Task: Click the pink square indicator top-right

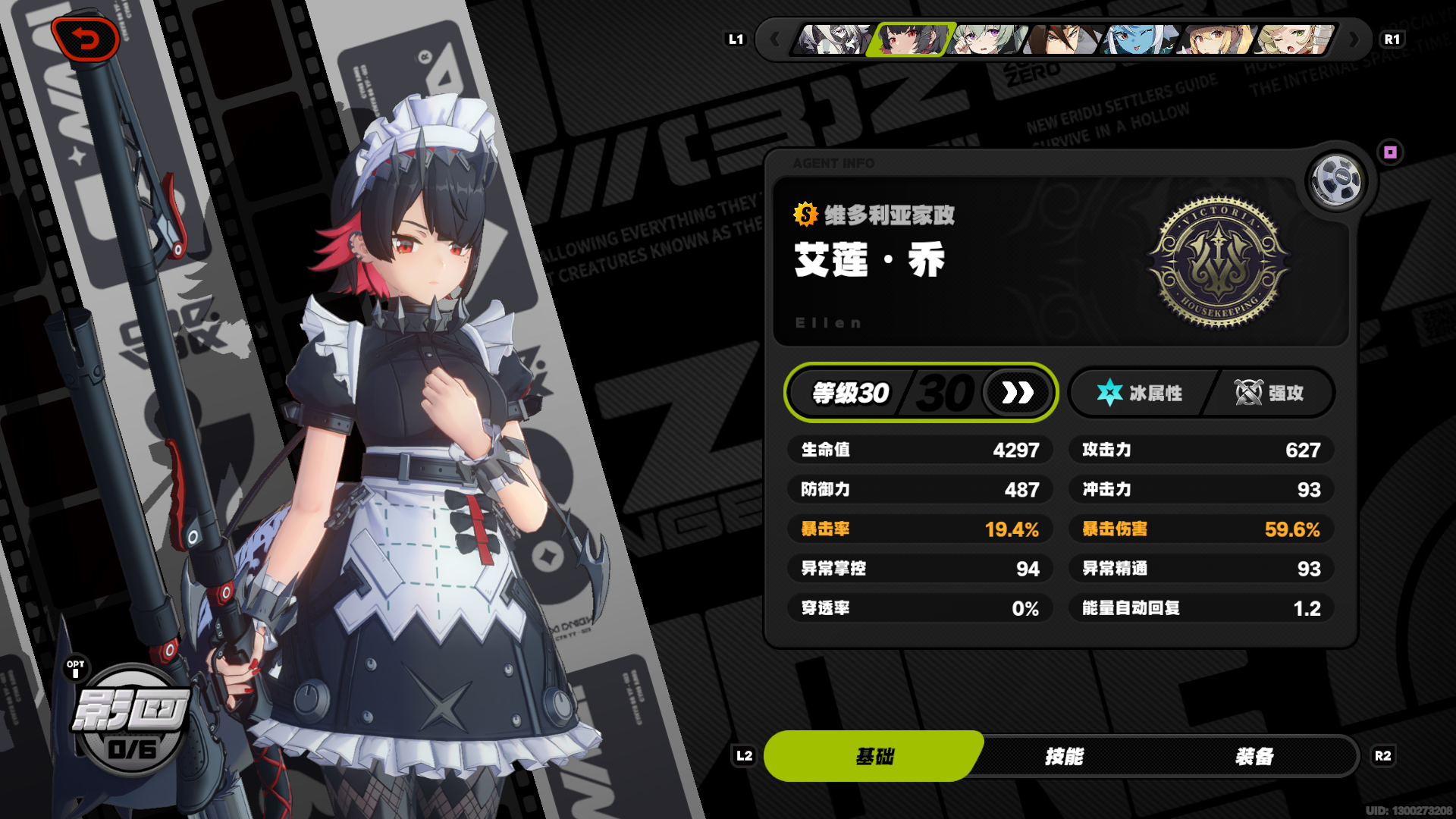Action: click(1390, 153)
